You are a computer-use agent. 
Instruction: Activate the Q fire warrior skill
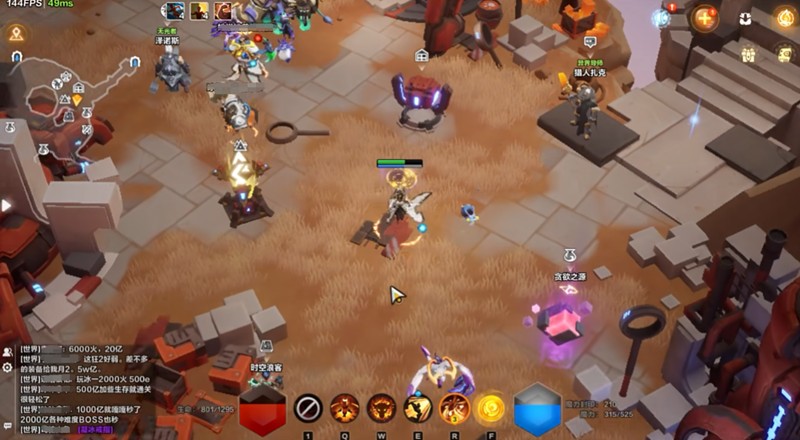pos(345,408)
